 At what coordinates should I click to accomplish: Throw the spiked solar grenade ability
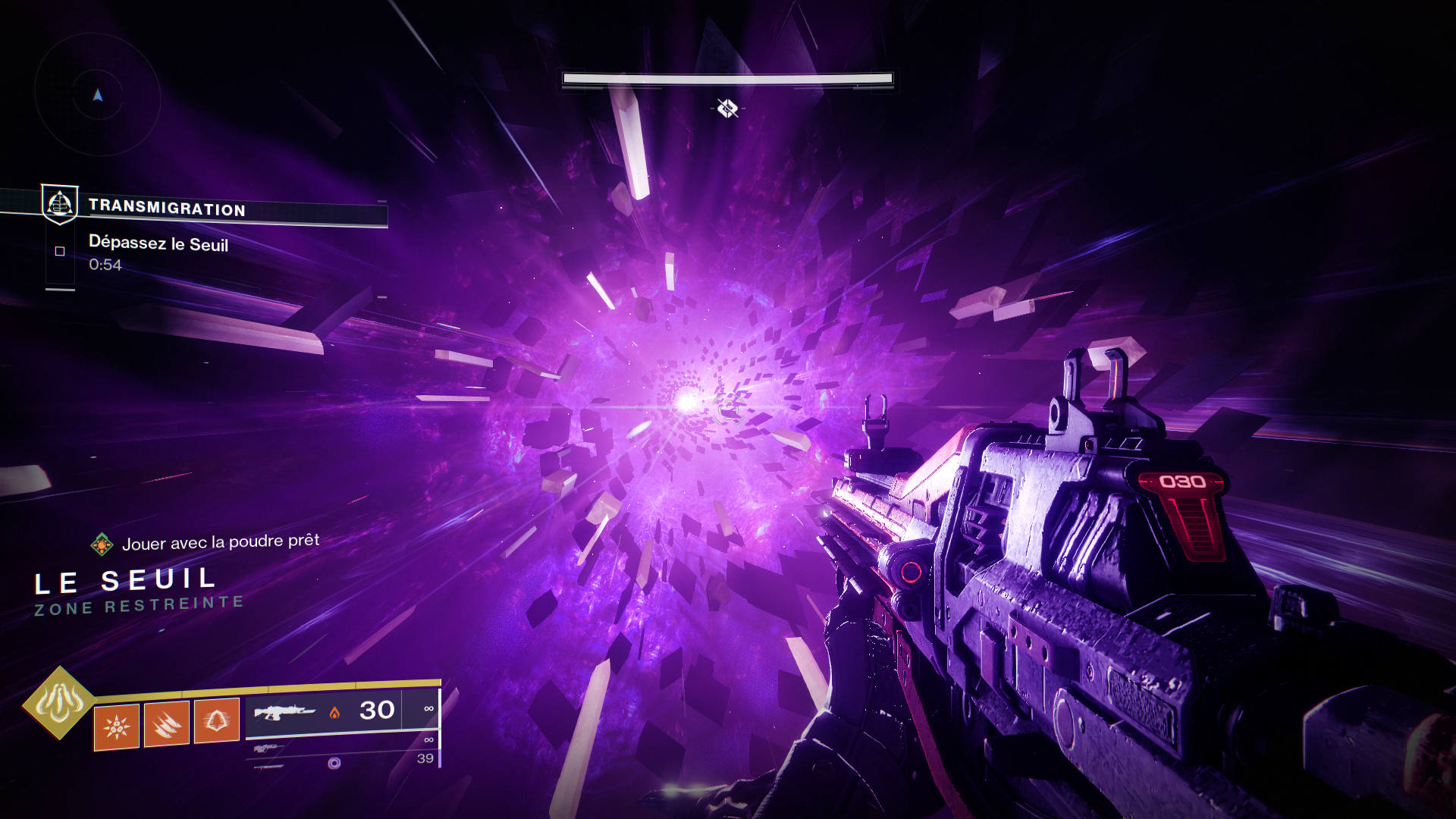coord(117,726)
